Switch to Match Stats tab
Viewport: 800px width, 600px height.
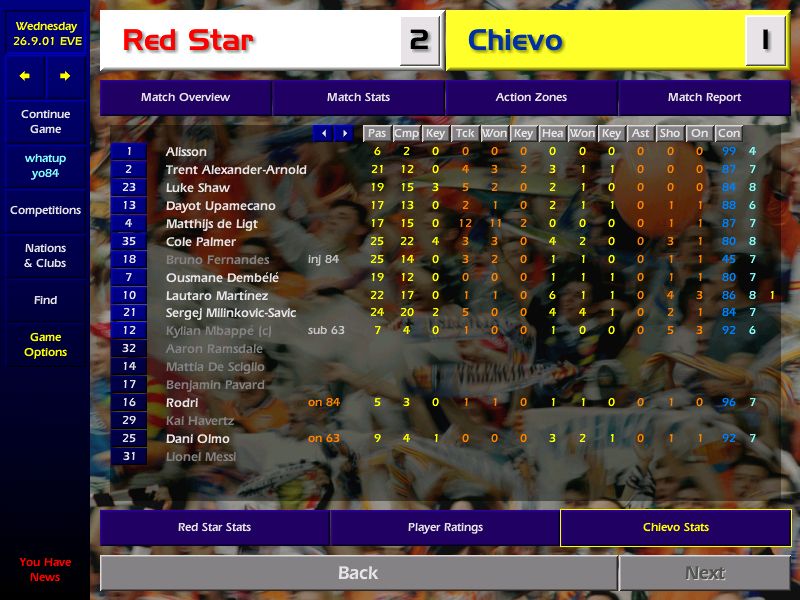pos(358,98)
